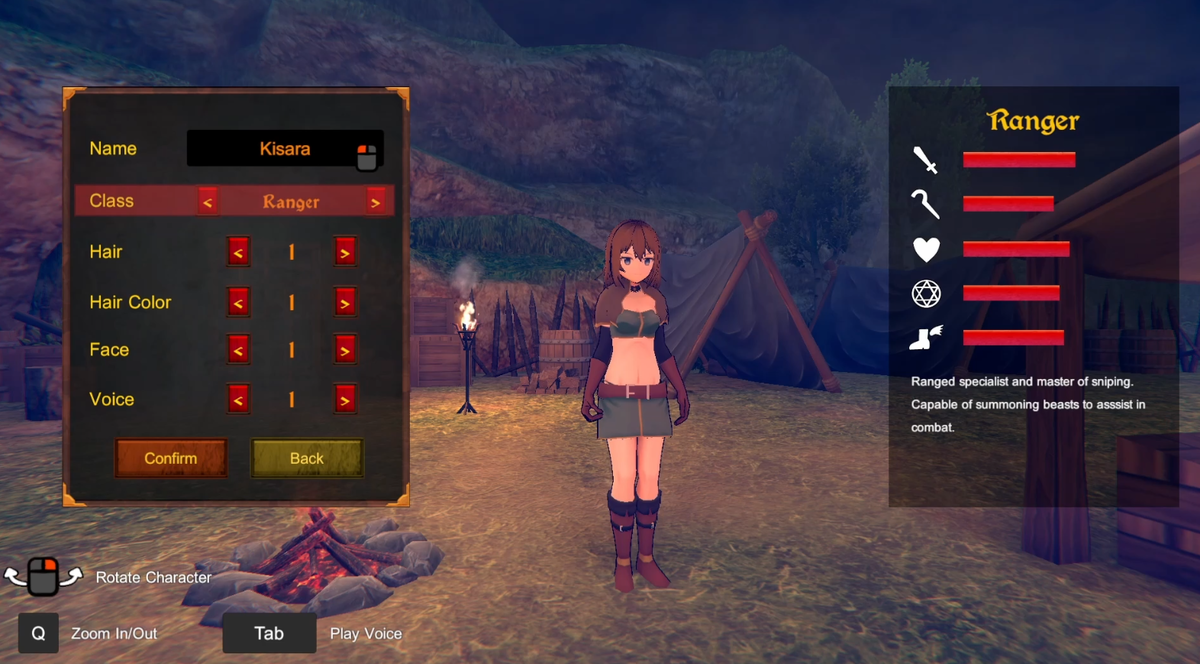The width and height of the screenshot is (1200, 664).
Task: Cycle to the next Face option
Action: (x=344, y=349)
